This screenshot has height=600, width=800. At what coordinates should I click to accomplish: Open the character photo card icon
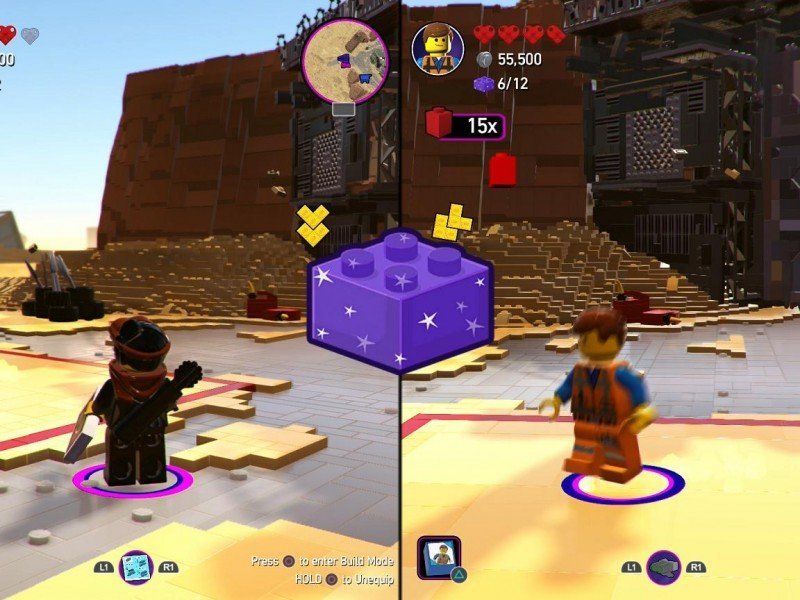pyautogui.click(x=439, y=559)
